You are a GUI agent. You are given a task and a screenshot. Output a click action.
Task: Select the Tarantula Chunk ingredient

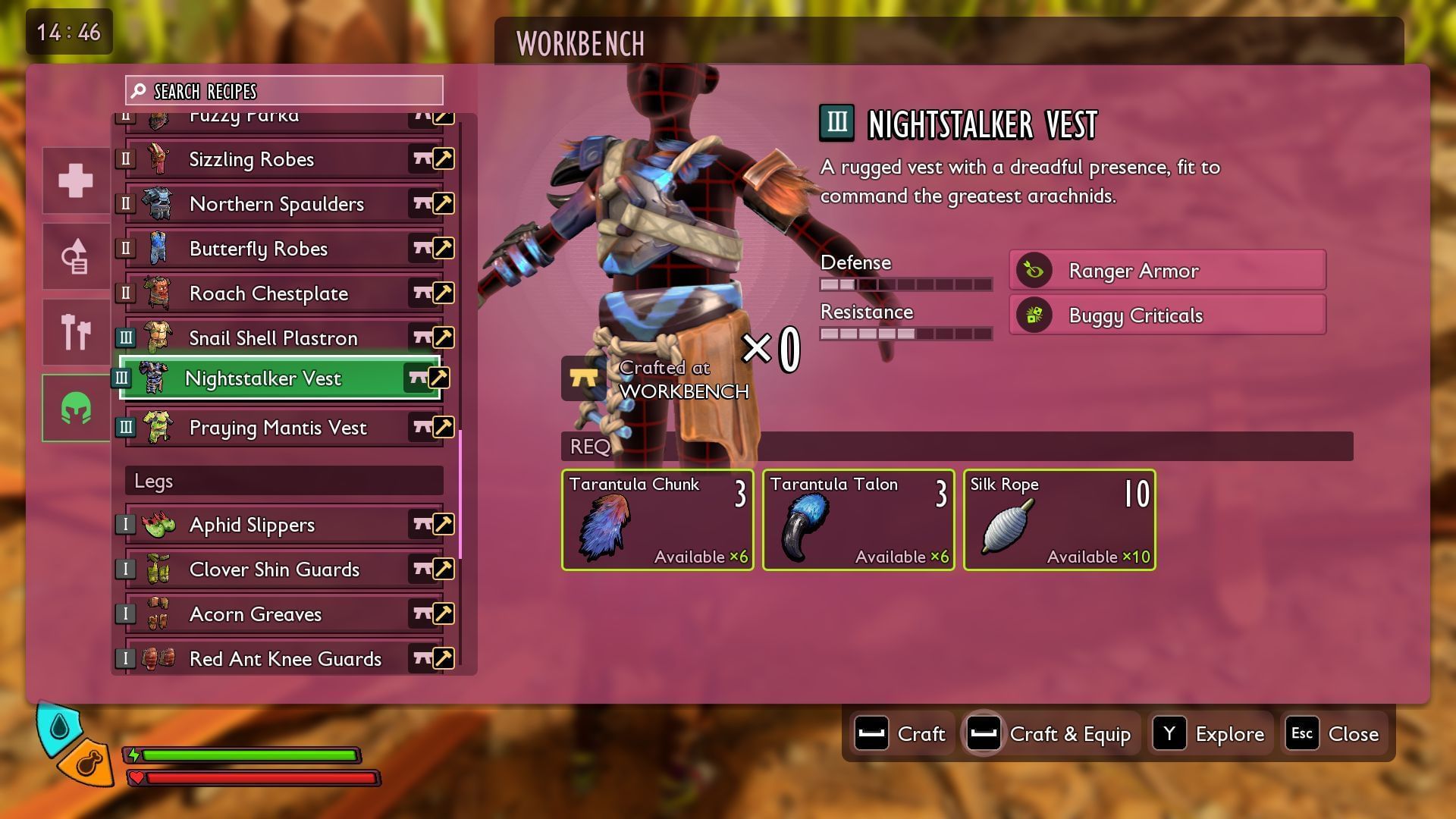point(657,520)
